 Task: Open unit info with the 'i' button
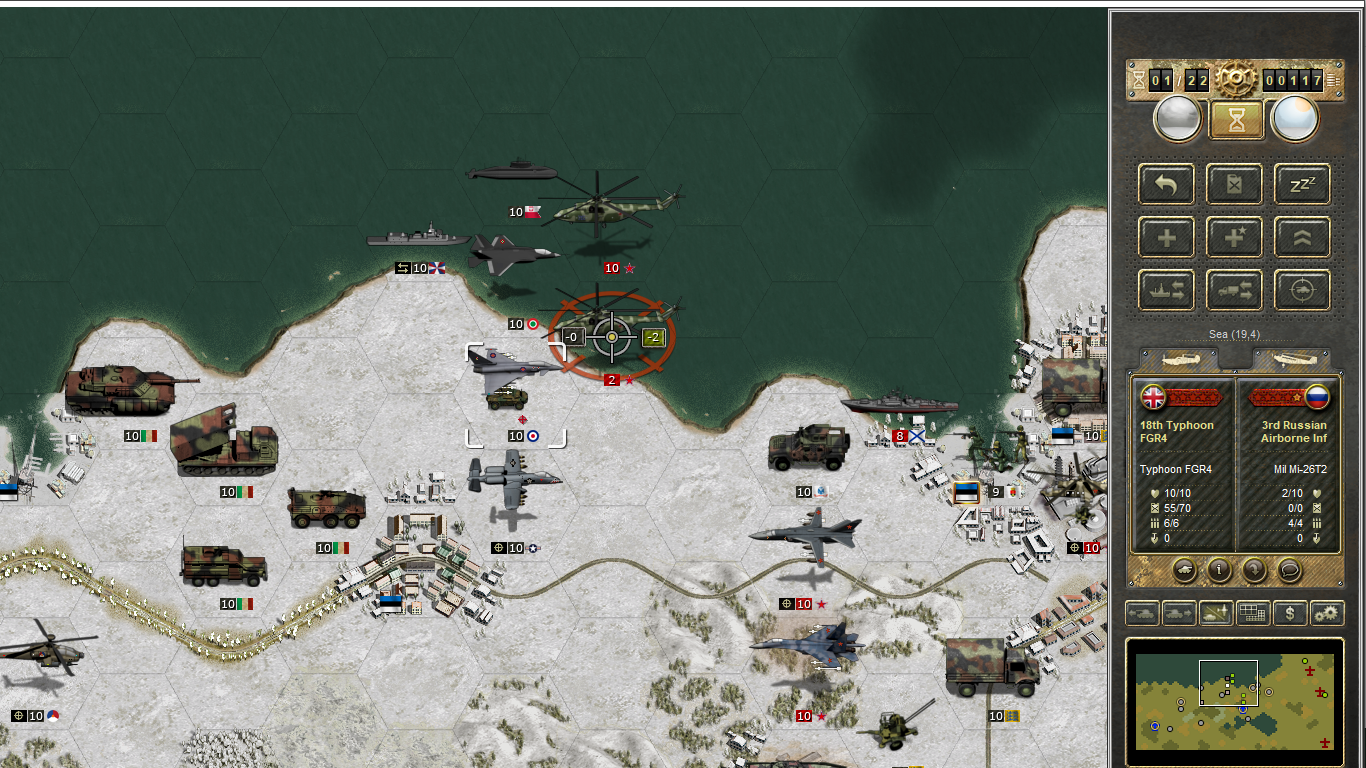tap(1219, 570)
